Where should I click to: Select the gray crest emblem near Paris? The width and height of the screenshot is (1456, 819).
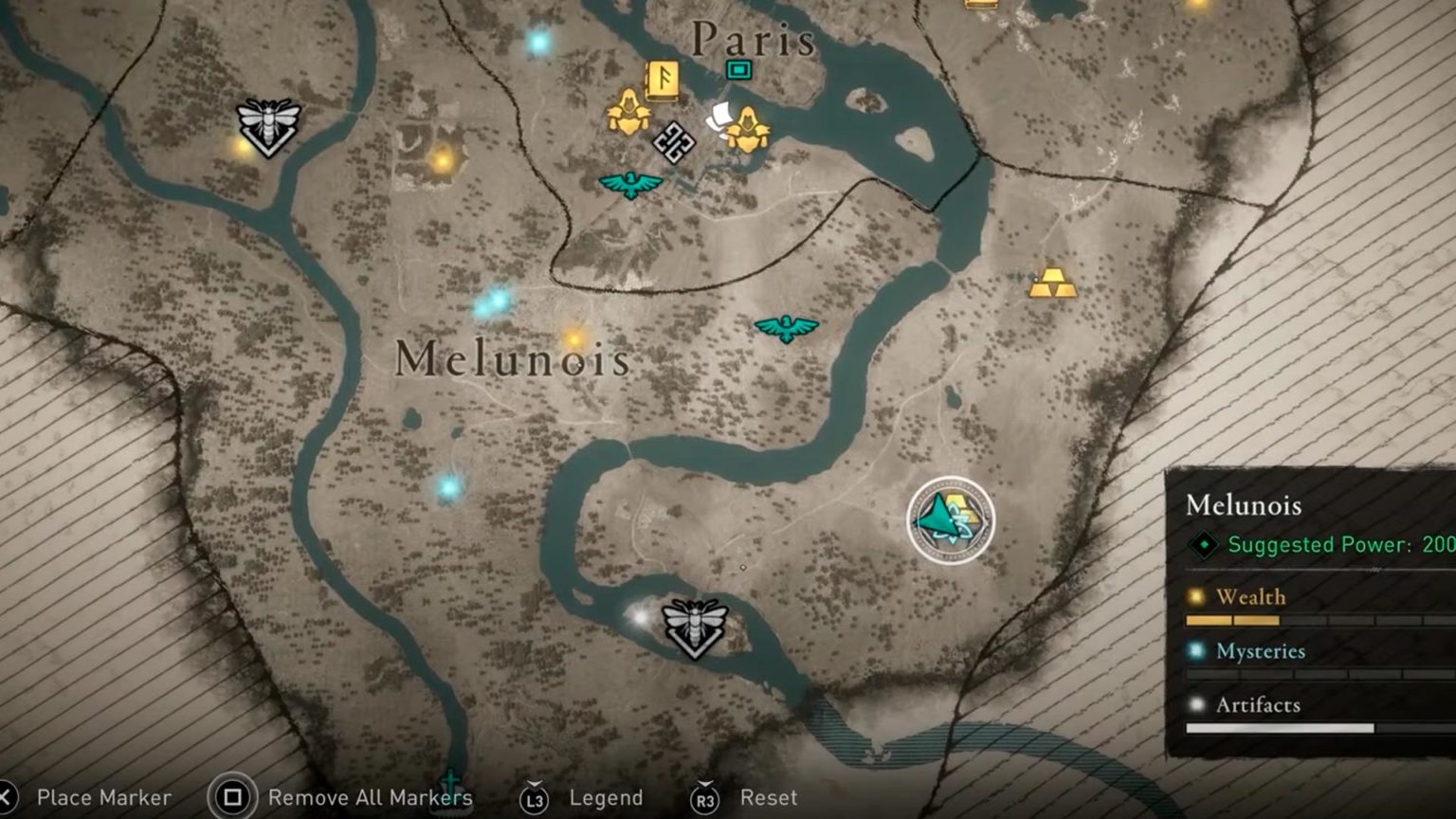(674, 144)
